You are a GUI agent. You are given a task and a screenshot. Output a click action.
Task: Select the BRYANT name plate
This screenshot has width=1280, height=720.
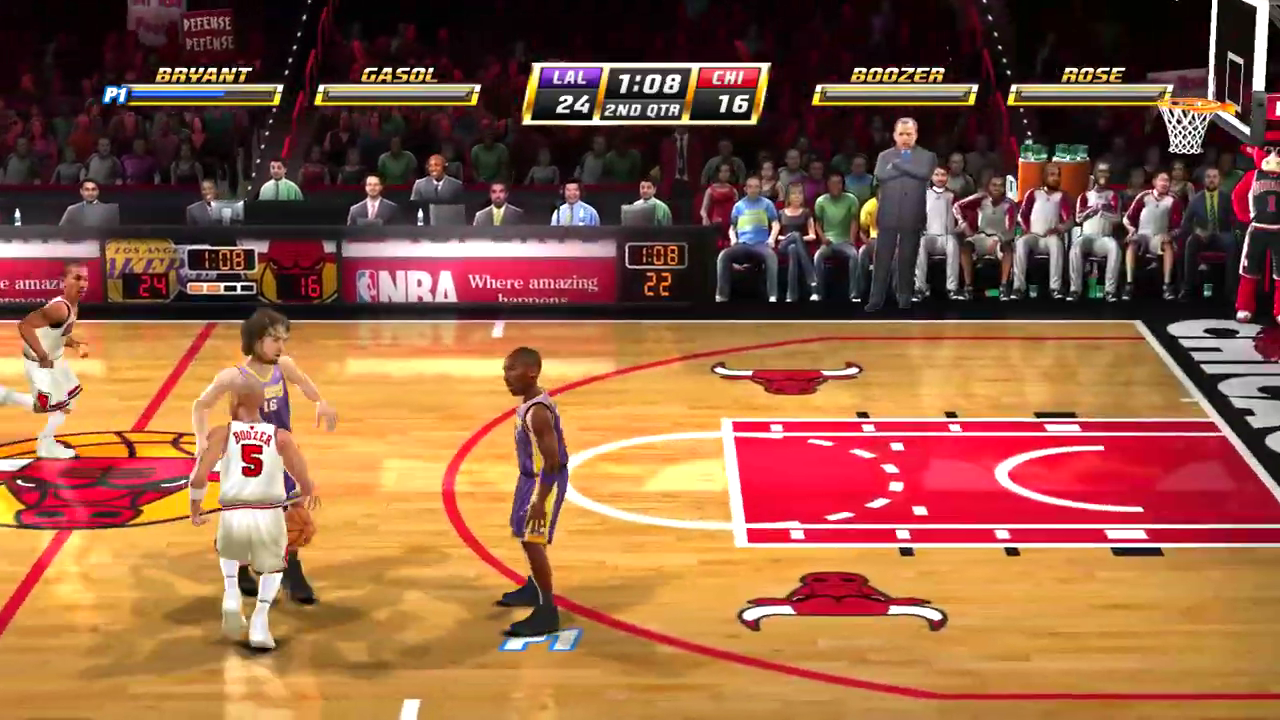tap(204, 73)
